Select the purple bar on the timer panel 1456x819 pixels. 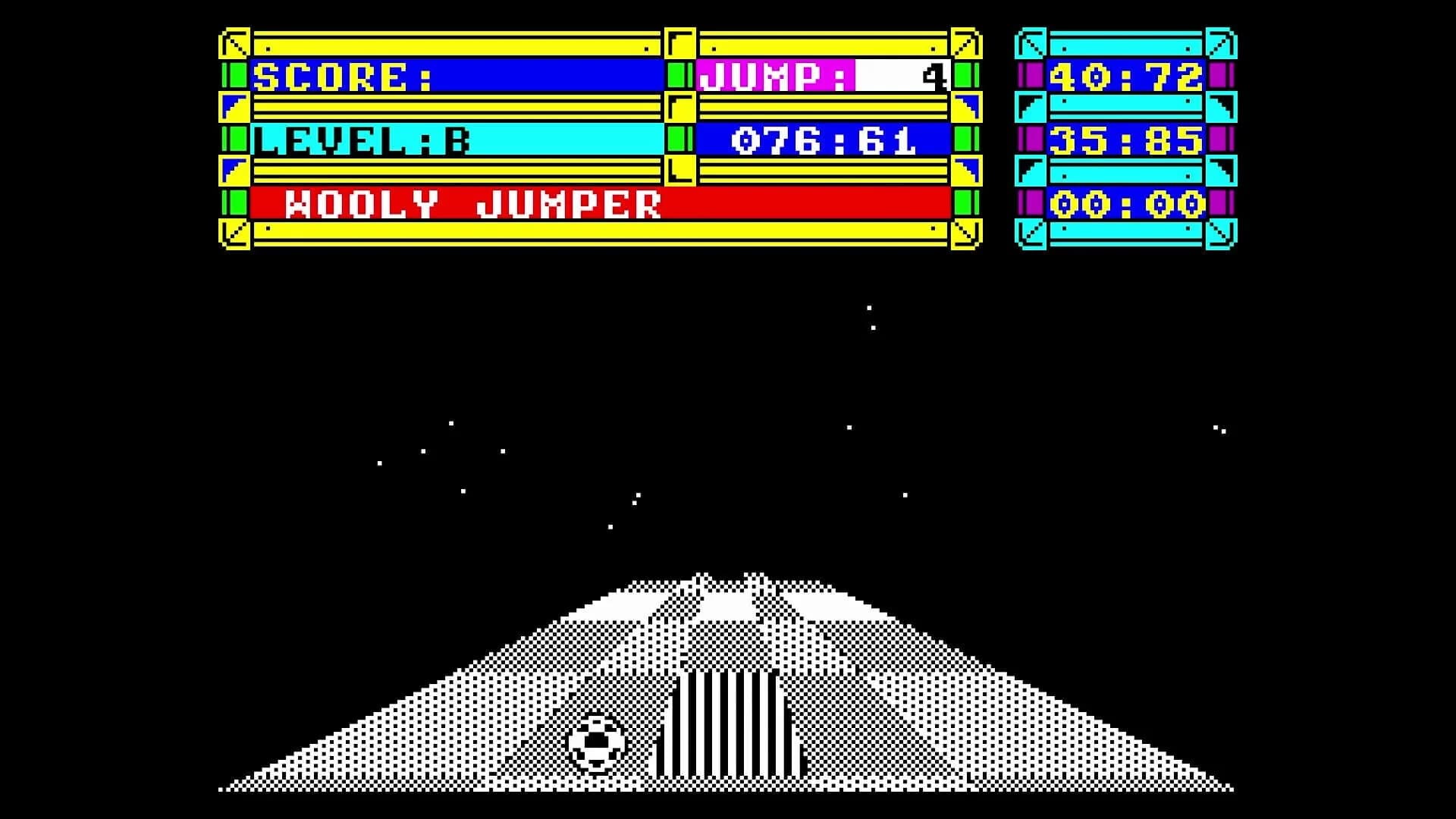pyautogui.click(x=1034, y=76)
